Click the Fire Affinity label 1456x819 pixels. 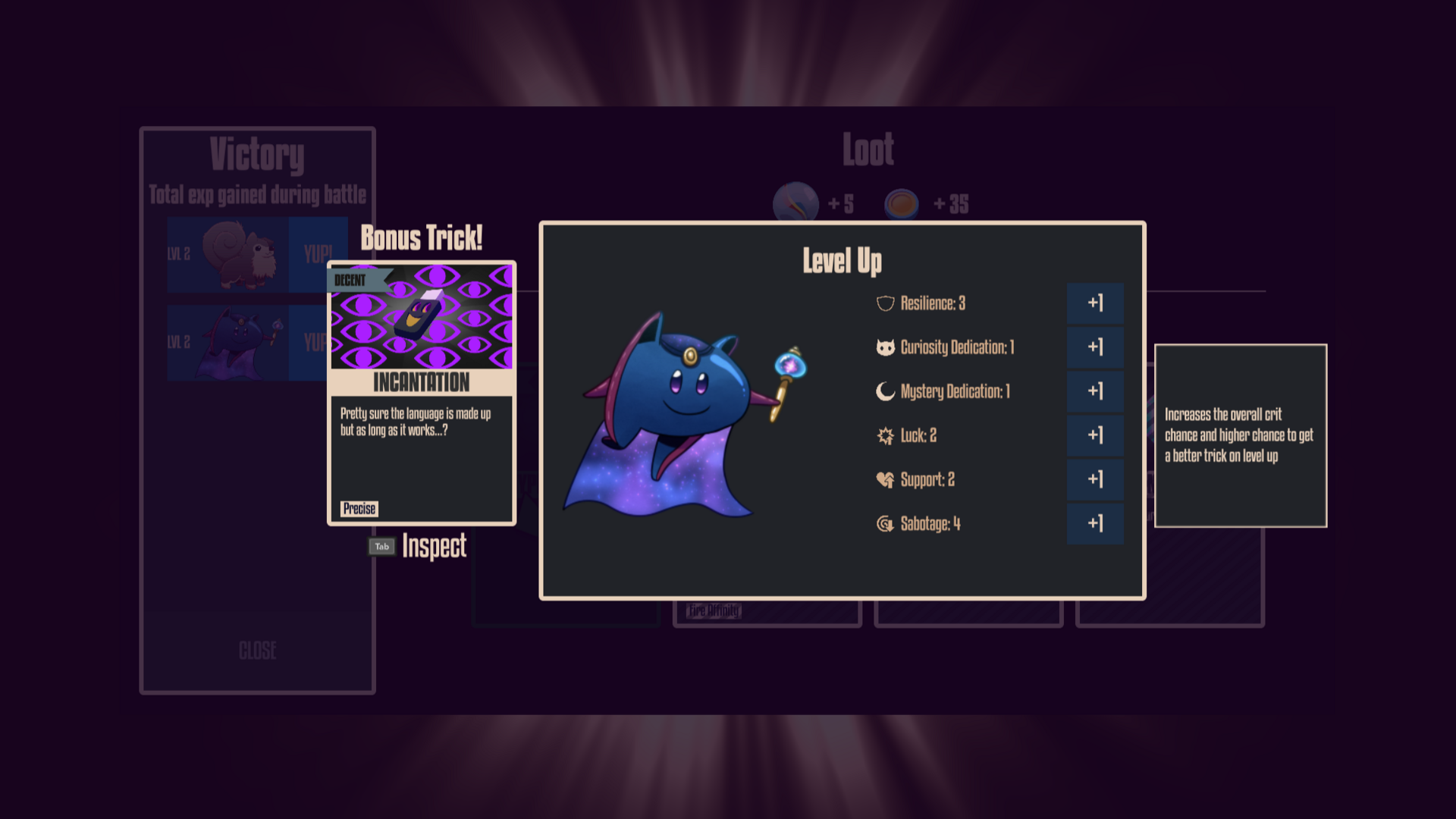(714, 610)
